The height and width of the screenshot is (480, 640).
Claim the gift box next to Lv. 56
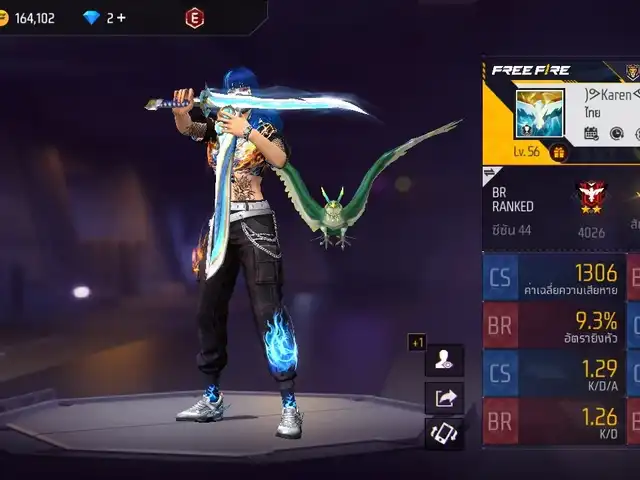click(x=559, y=152)
